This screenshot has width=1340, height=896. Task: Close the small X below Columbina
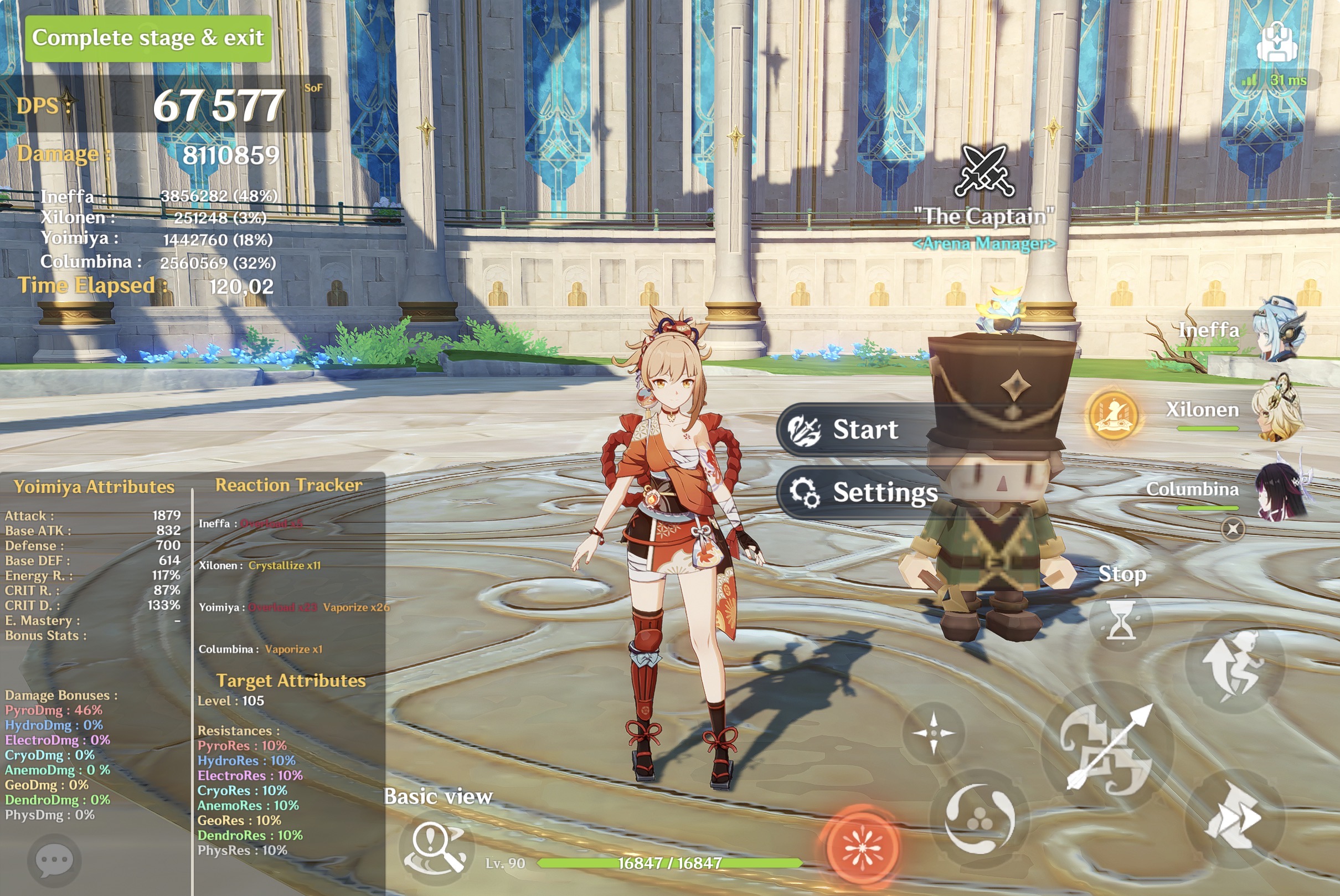click(1233, 528)
